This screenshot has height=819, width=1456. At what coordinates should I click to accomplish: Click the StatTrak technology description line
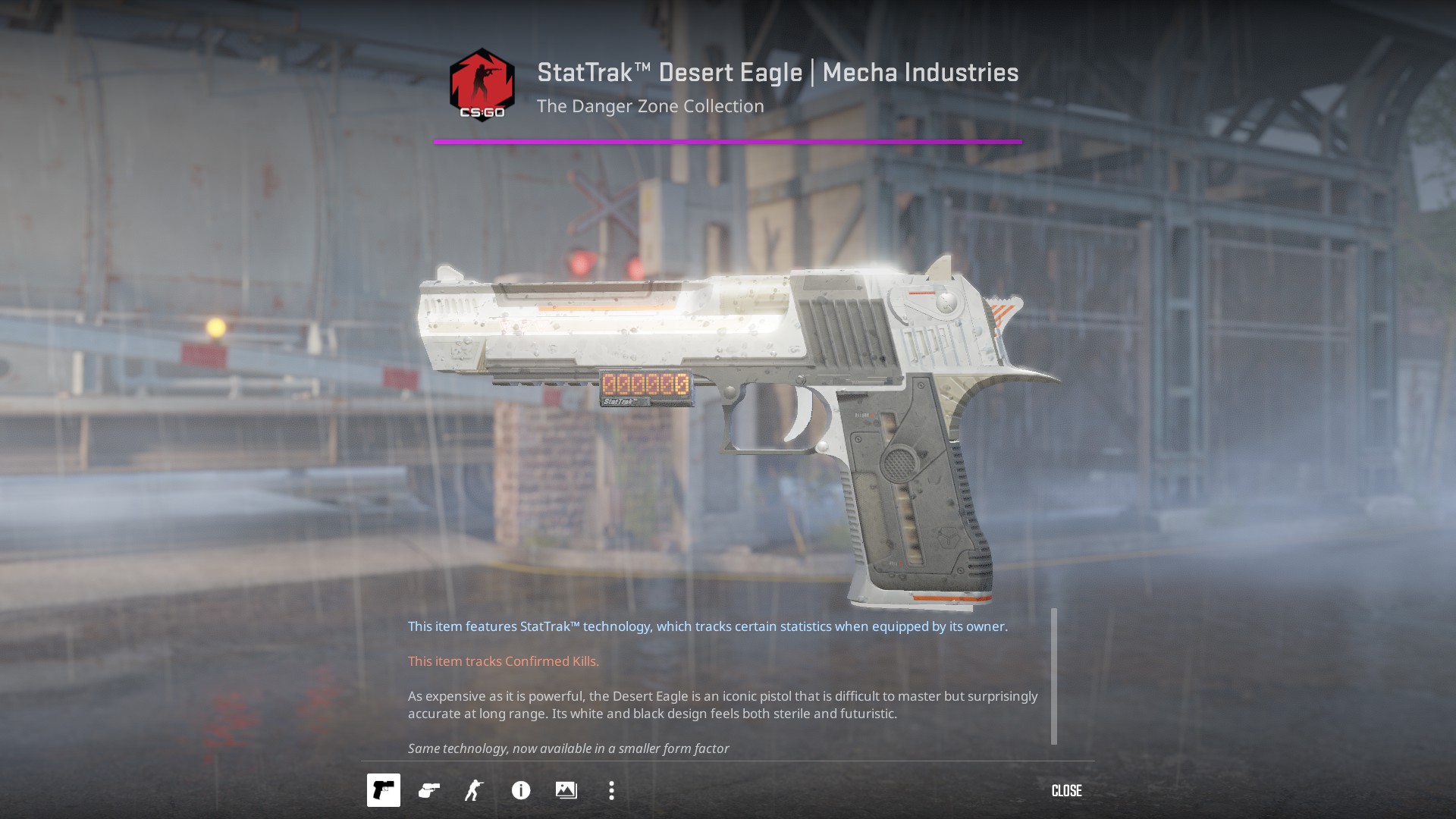[708, 626]
